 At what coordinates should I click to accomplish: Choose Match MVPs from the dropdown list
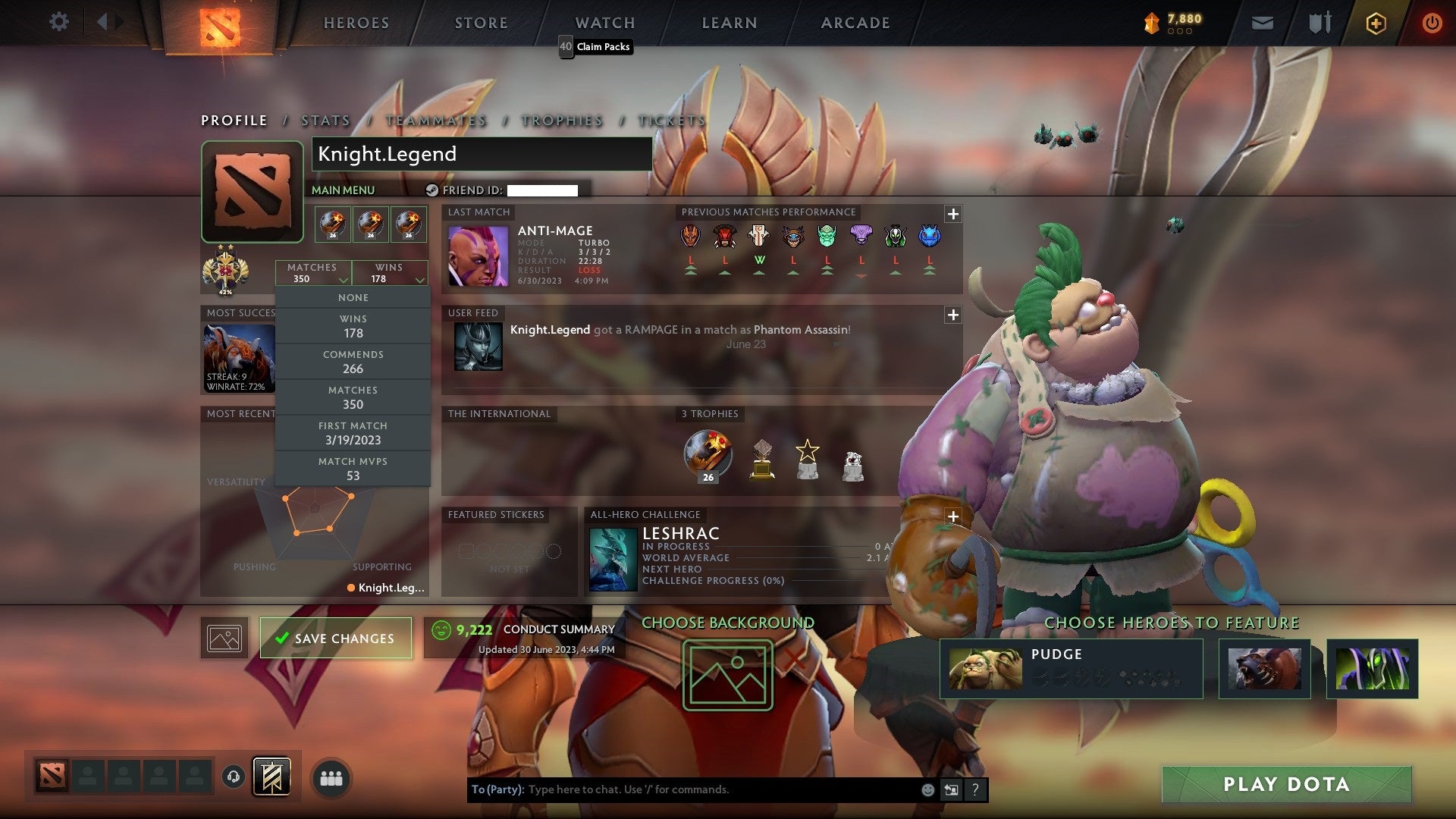pyautogui.click(x=353, y=469)
